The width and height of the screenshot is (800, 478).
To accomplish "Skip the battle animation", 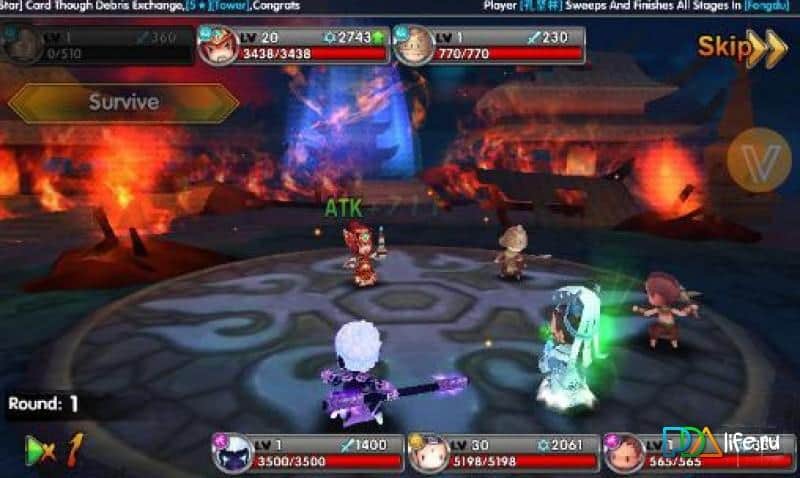I will [742, 47].
